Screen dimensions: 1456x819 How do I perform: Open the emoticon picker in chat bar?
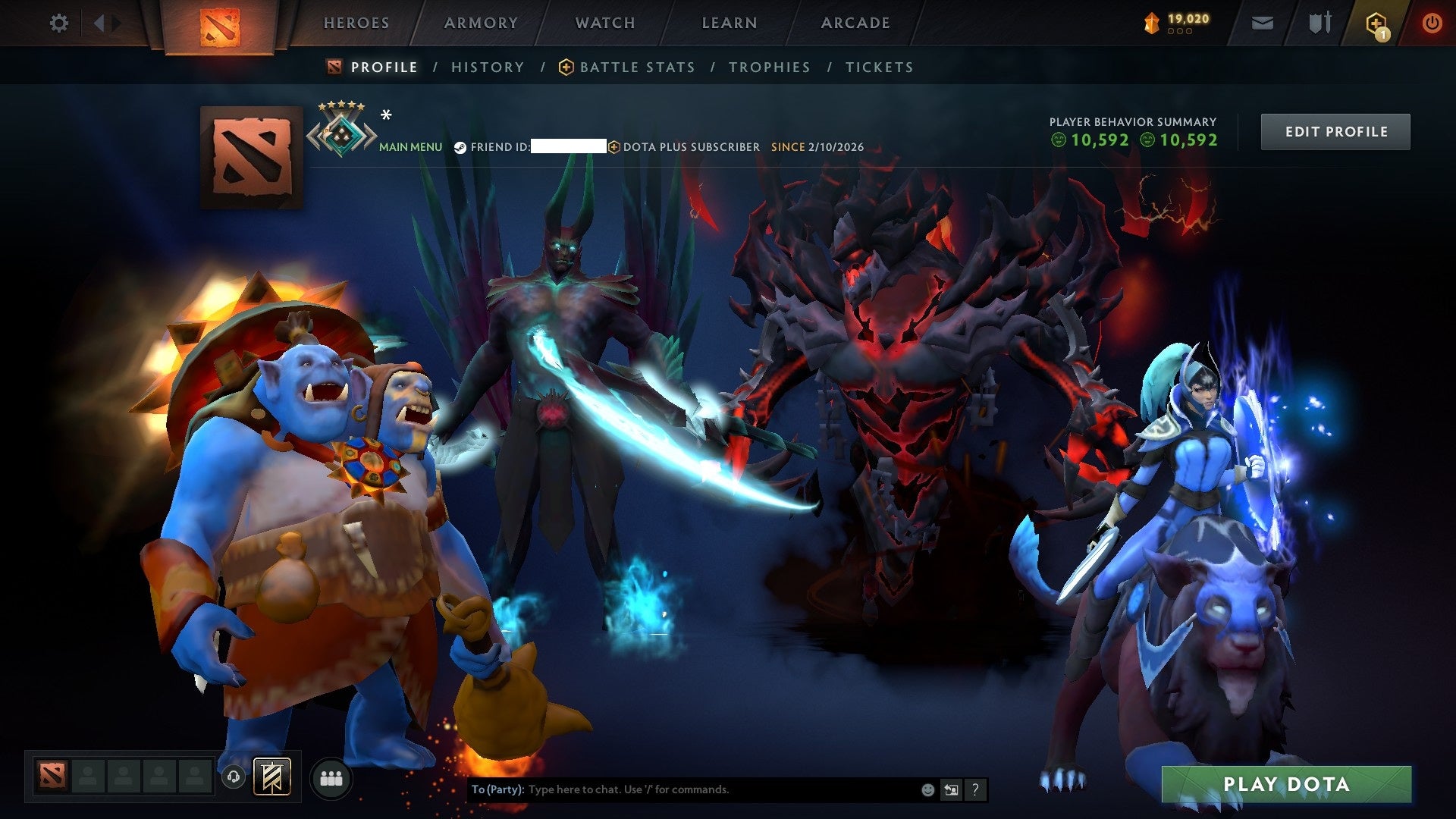click(x=927, y=789)
